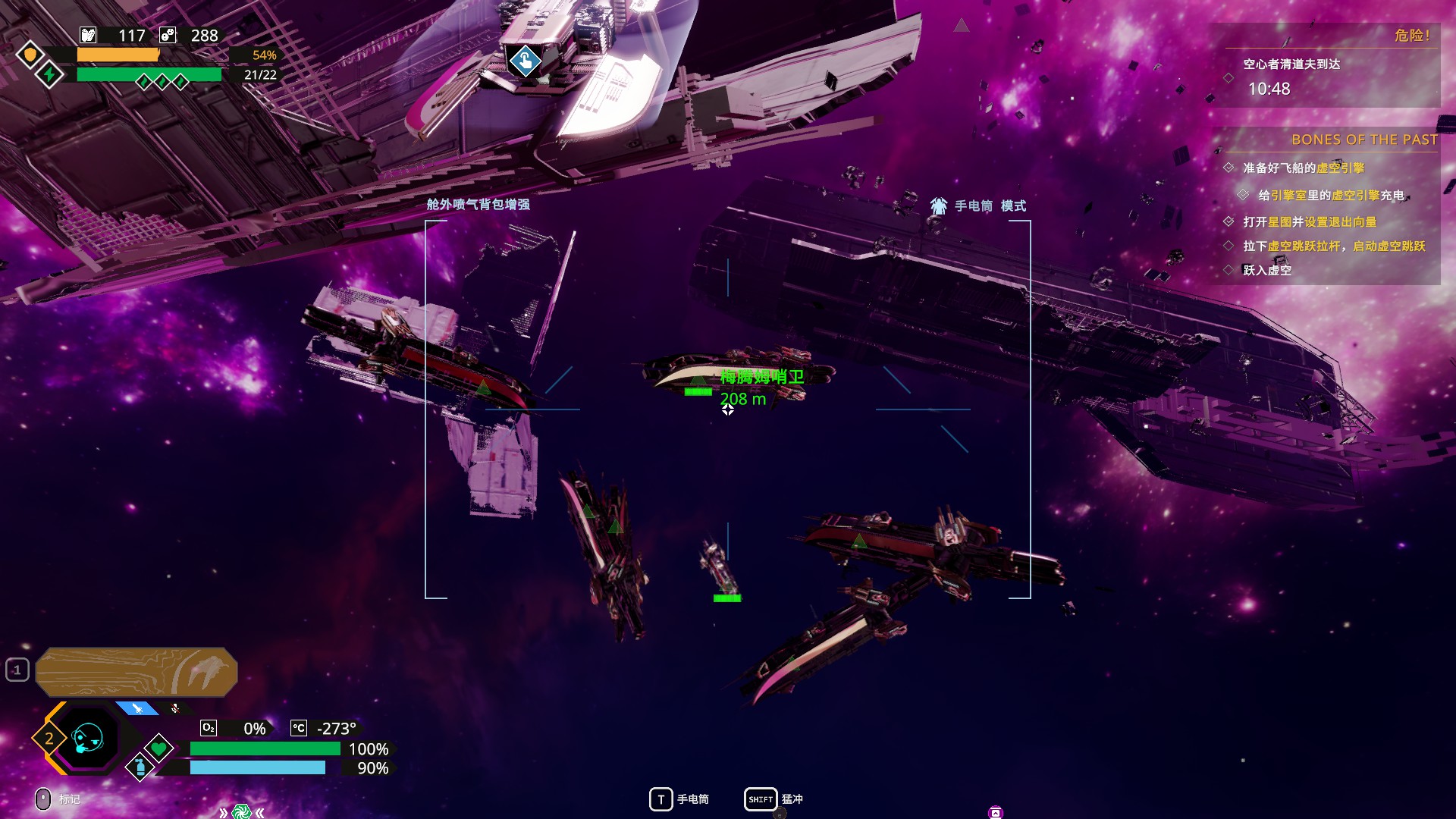Screen dimensions: 1456x819
Task: Click the cyan face player portrait
Action: 87,737
